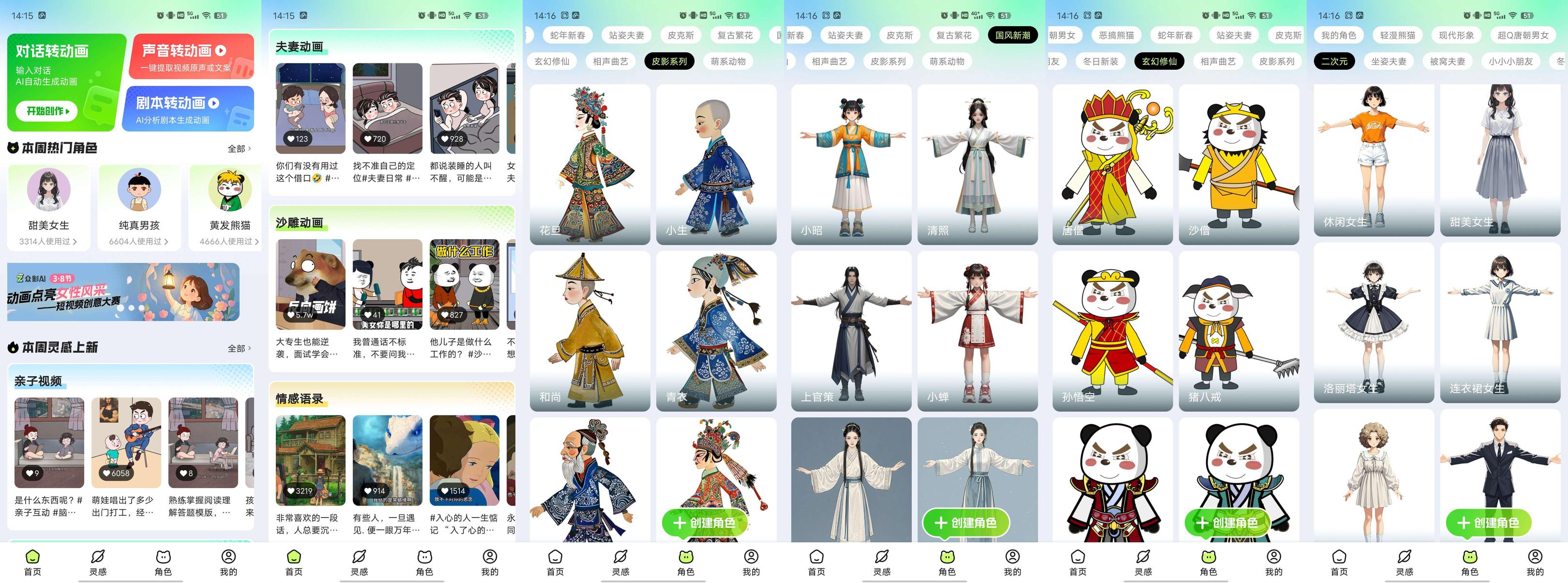Show all of 本周灵感上新
Screen dimensions: 1568x583
(x=239, y=349)
